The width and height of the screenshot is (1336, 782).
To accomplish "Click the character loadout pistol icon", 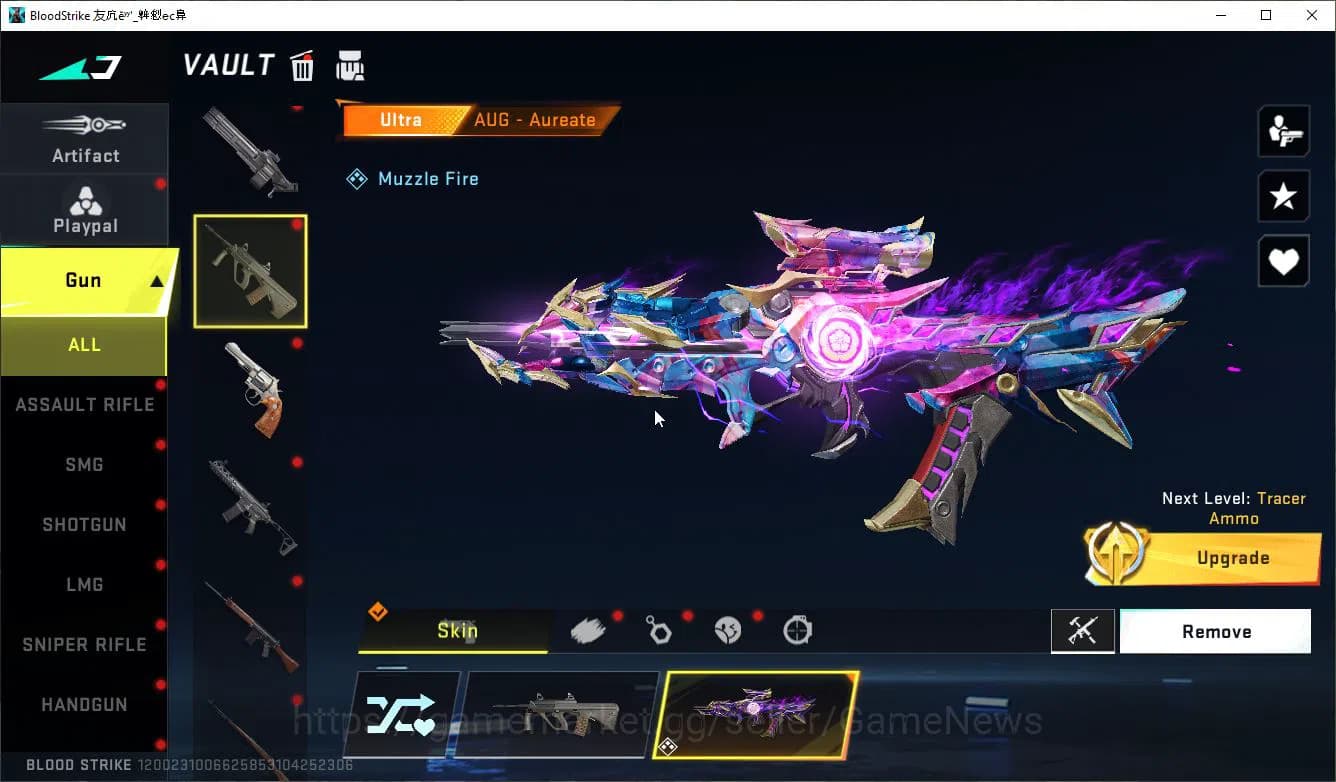I will (1283, 131).
